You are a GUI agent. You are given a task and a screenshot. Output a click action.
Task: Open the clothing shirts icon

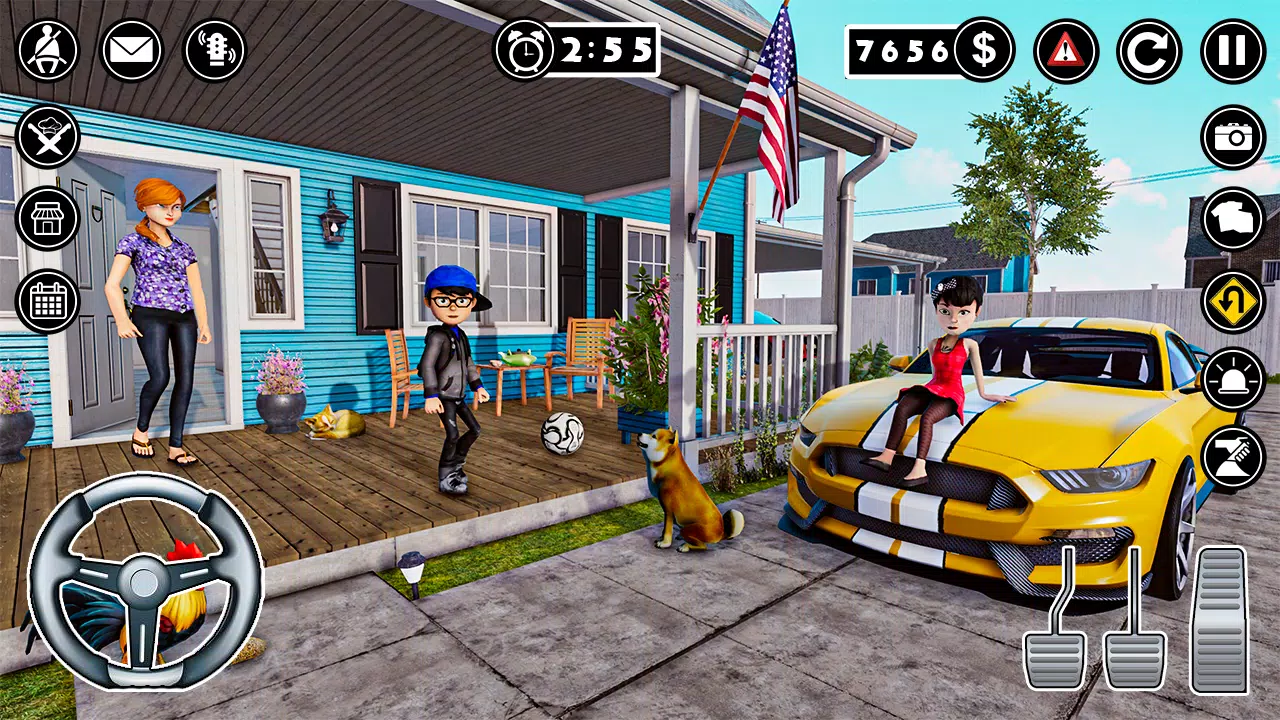(x=1233, y=218)
